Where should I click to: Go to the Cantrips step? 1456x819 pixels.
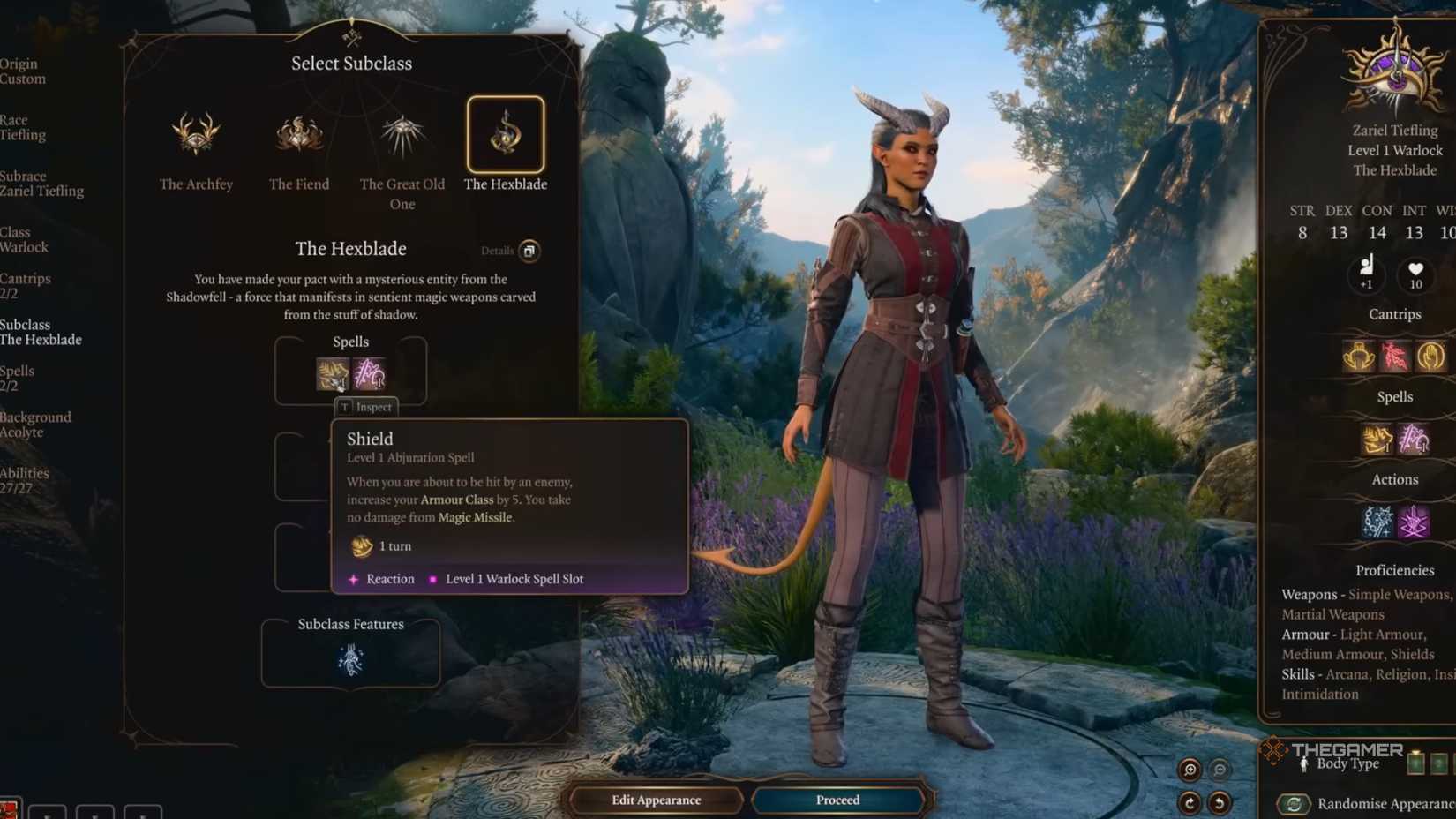25,285
